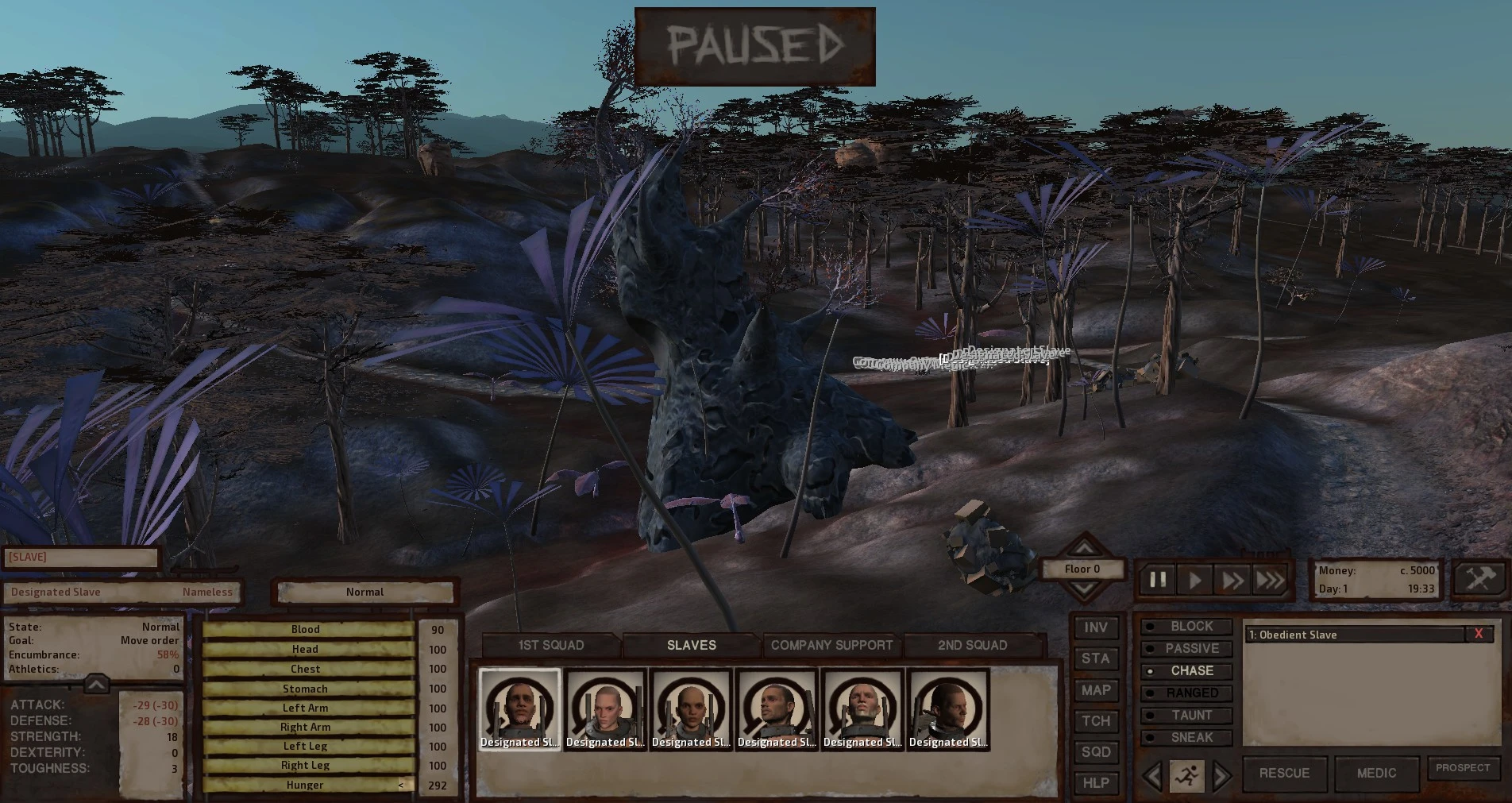
Task: Open the INV inventory panel
Action: pos(1096,627)
